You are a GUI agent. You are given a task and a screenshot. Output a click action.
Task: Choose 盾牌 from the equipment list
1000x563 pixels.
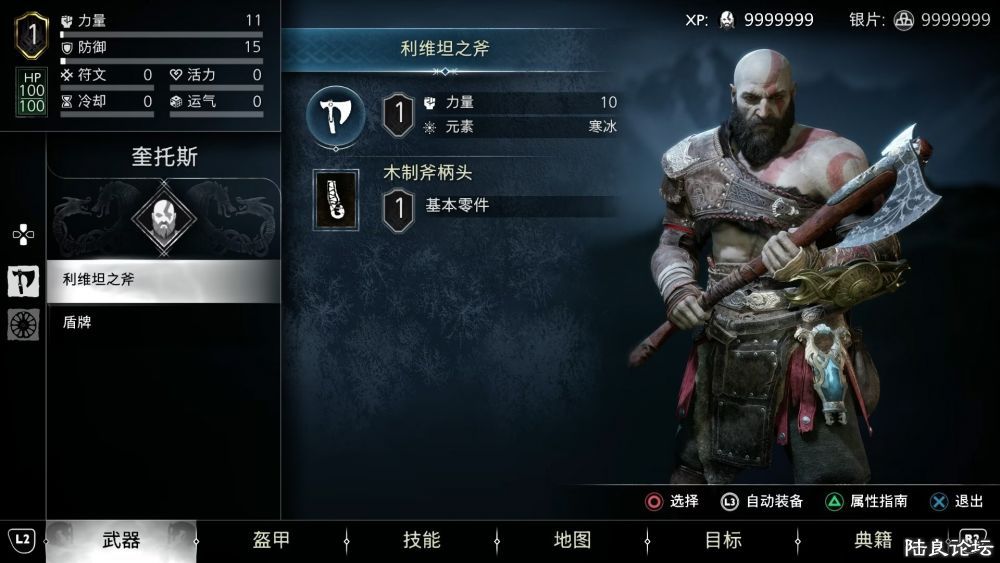point(164,322)
